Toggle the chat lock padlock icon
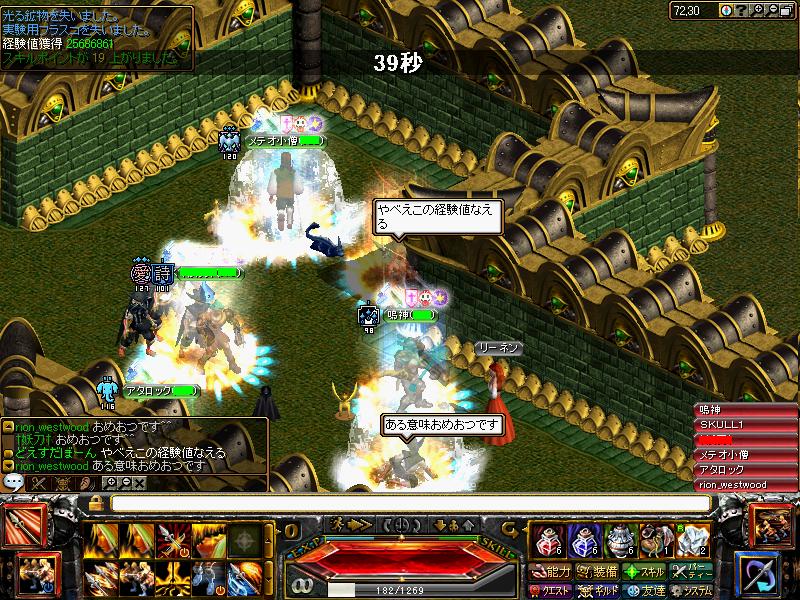Image resolution: width=800 pixels, height=600 pixels. (94, 502)
